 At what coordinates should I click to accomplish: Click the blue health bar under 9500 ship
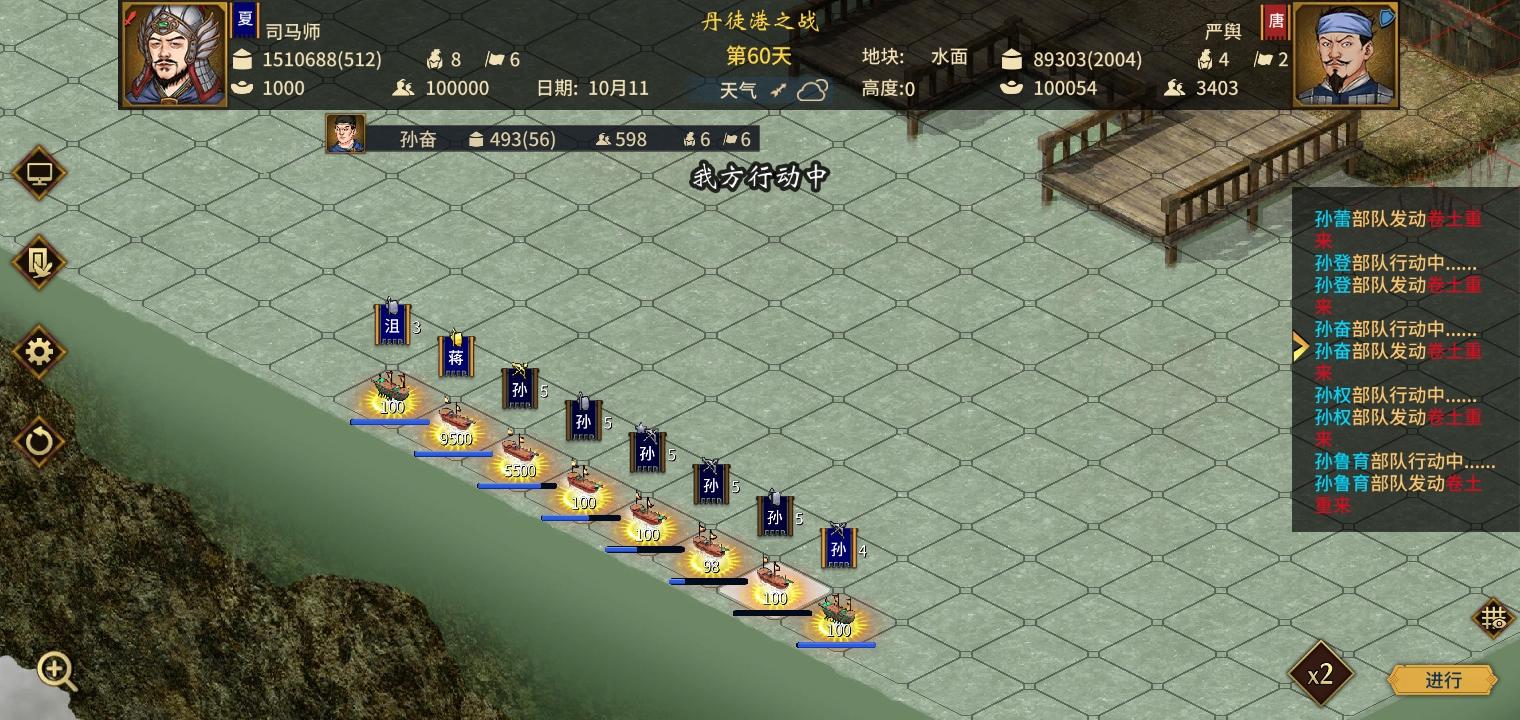(453, 454)
